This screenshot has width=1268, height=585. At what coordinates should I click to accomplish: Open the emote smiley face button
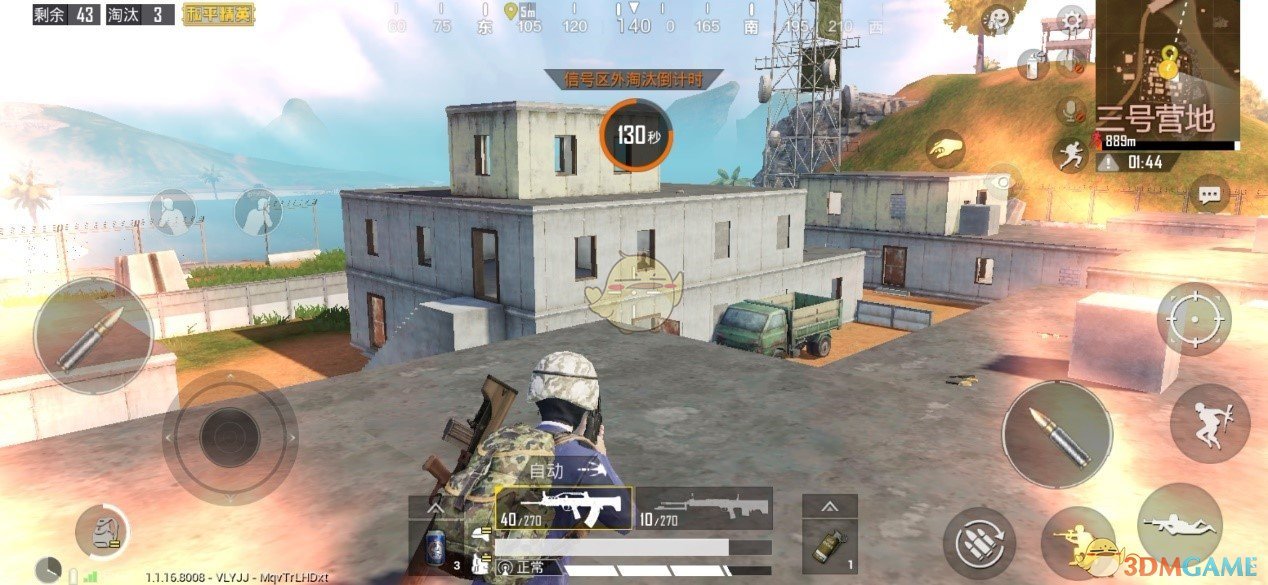997,19
